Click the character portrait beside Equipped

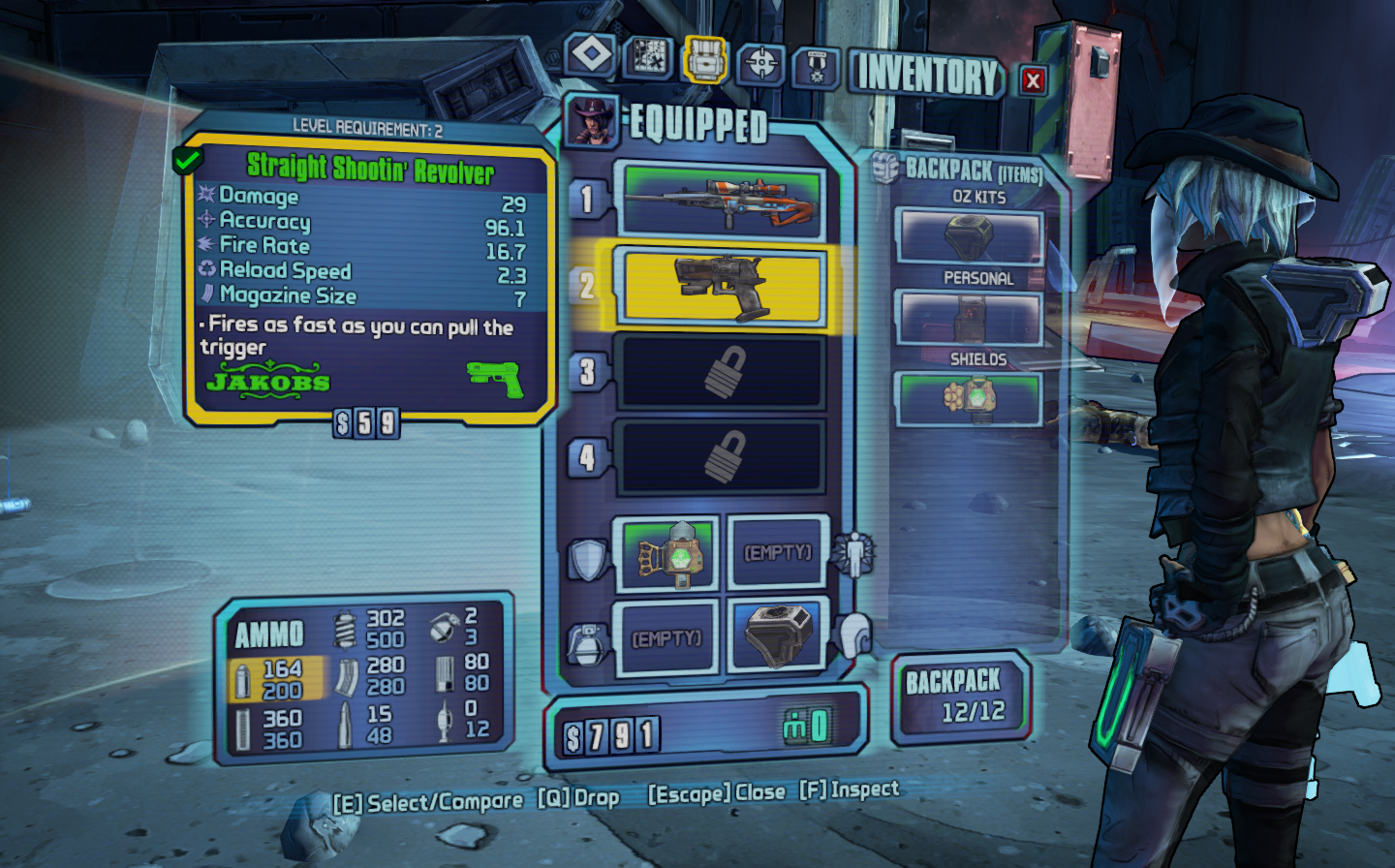click(x=593, y=121)
